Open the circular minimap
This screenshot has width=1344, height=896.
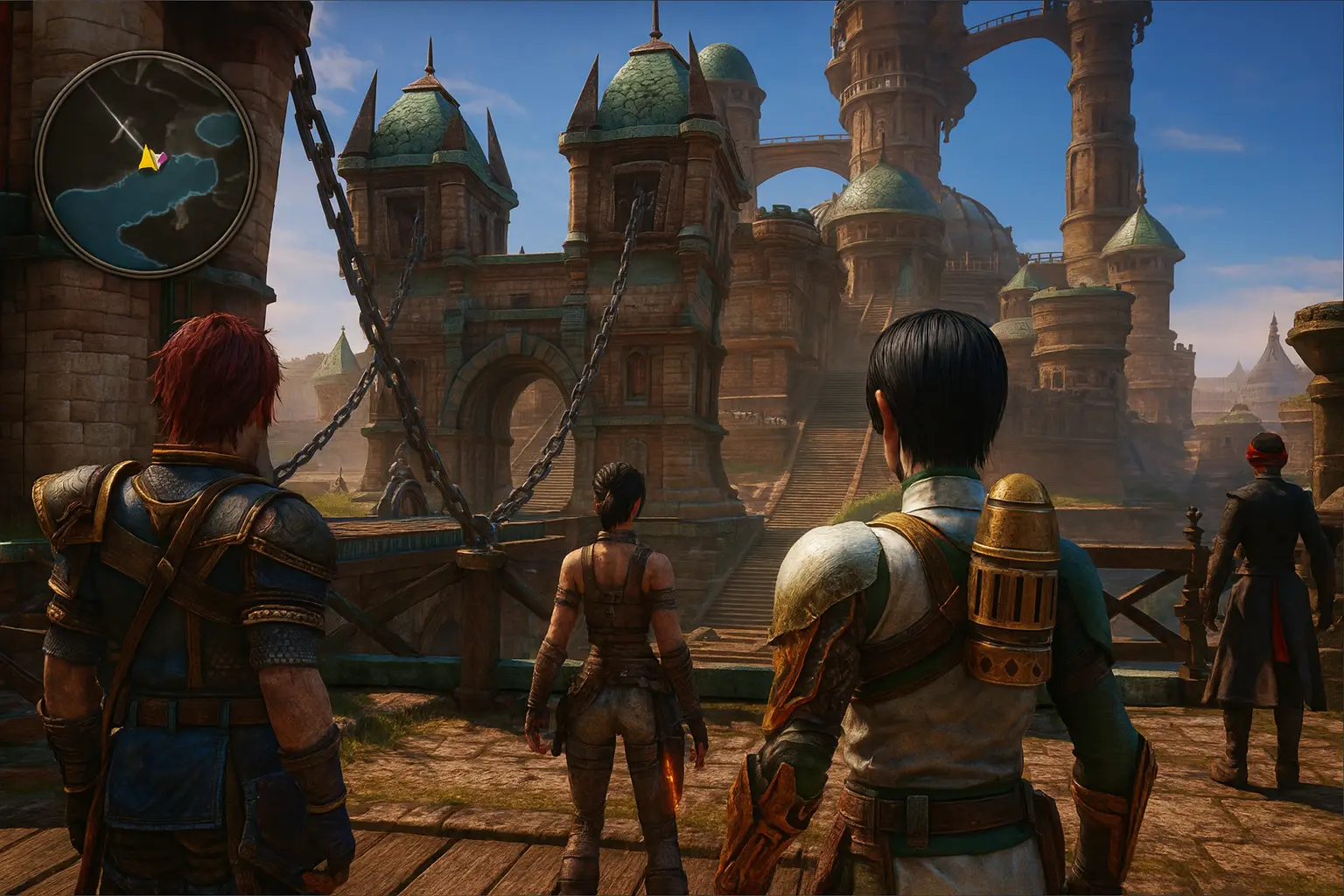click(146, 162)
